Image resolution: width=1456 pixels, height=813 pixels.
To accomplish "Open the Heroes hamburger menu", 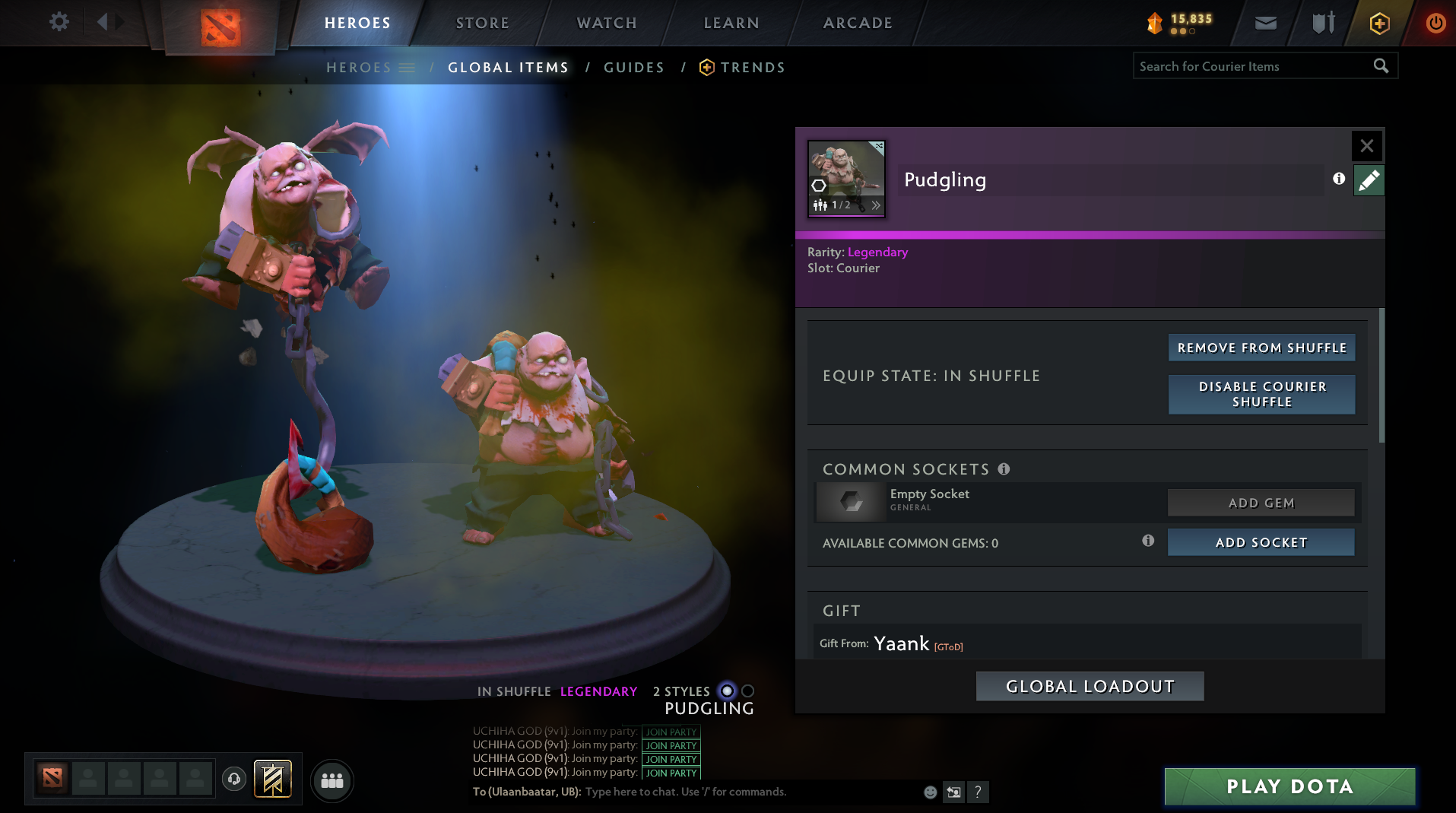I will coord(408,67).
